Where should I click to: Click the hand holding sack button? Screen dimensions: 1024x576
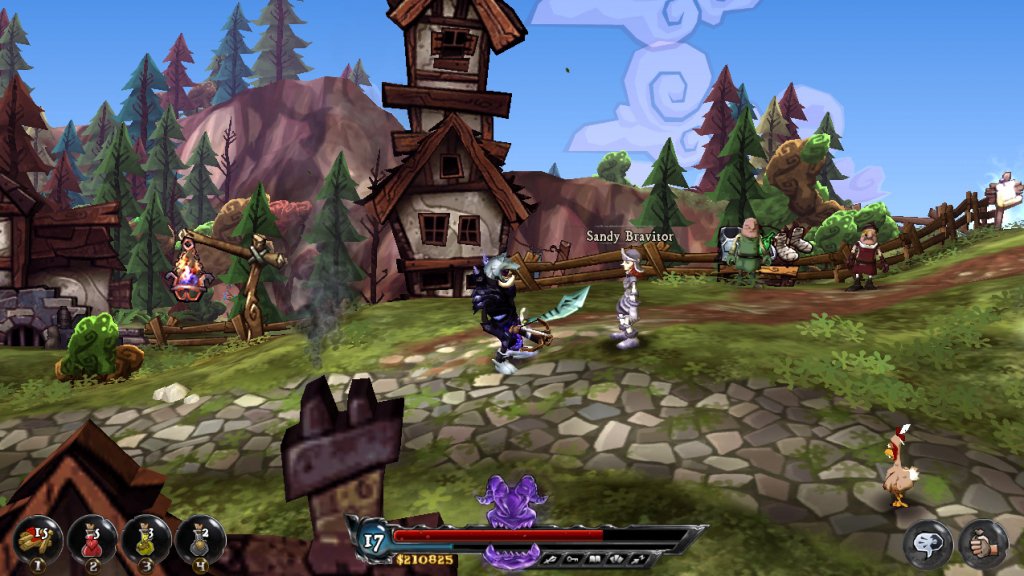[x=983, y=545]
